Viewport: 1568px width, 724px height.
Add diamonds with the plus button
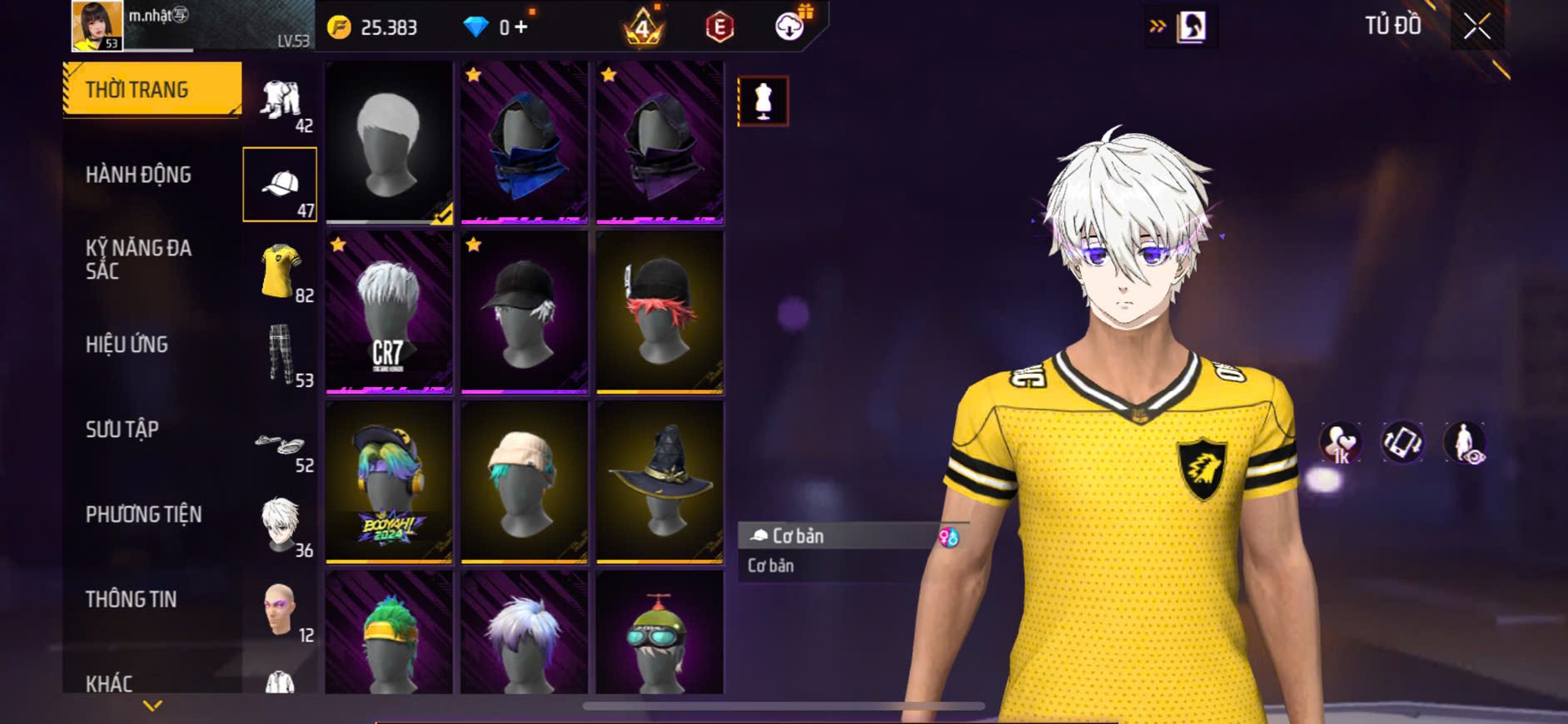pos(520,27)
